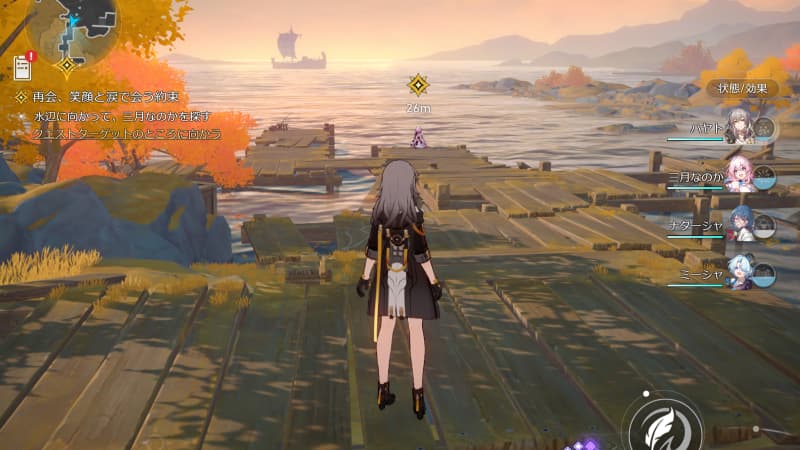Click the quest target marker showing 26m
The image size is (800, 450).
419,84
